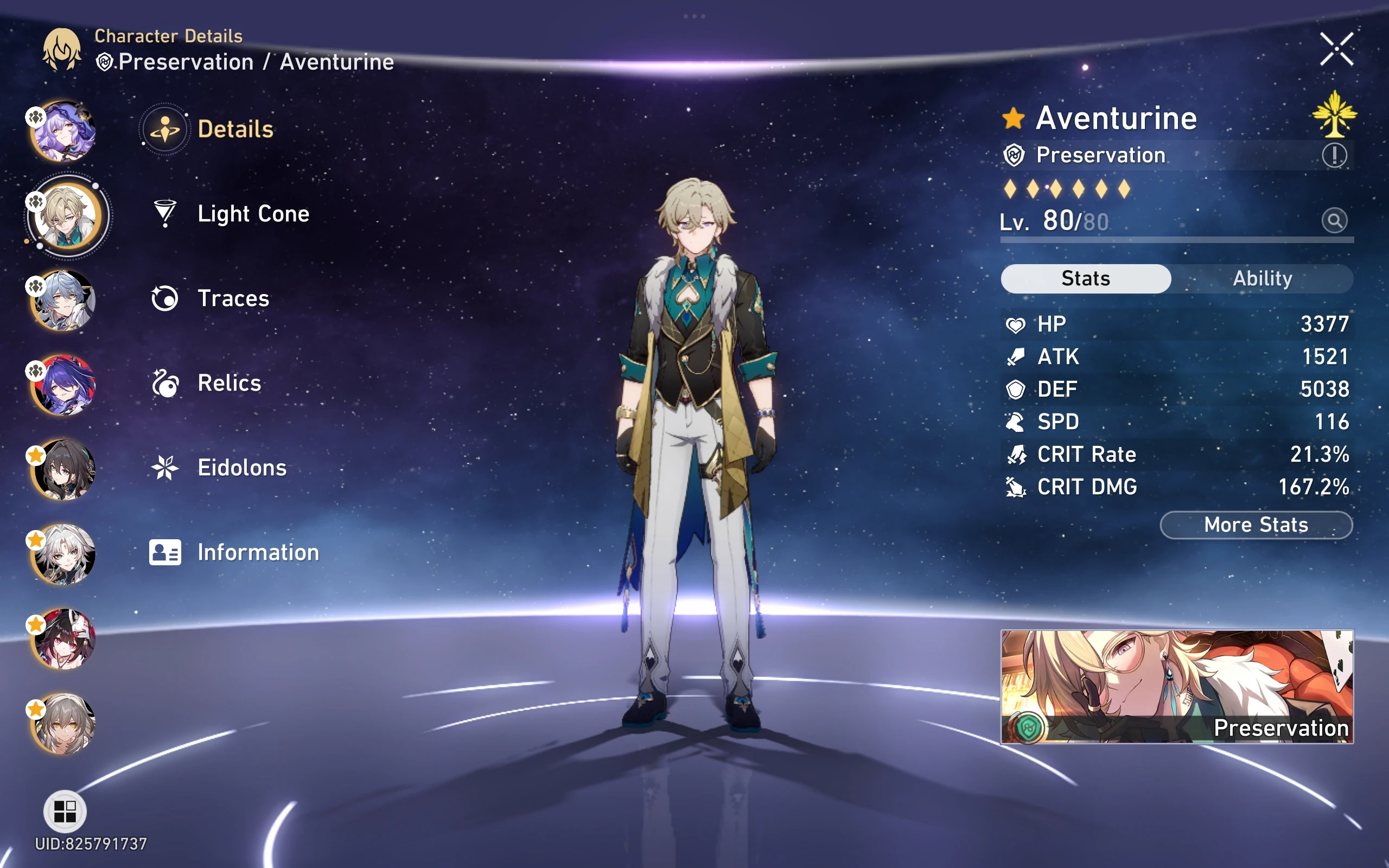Select the purple-haired character with hat portrait
The image size is (1389, 868).
point(63,131)
